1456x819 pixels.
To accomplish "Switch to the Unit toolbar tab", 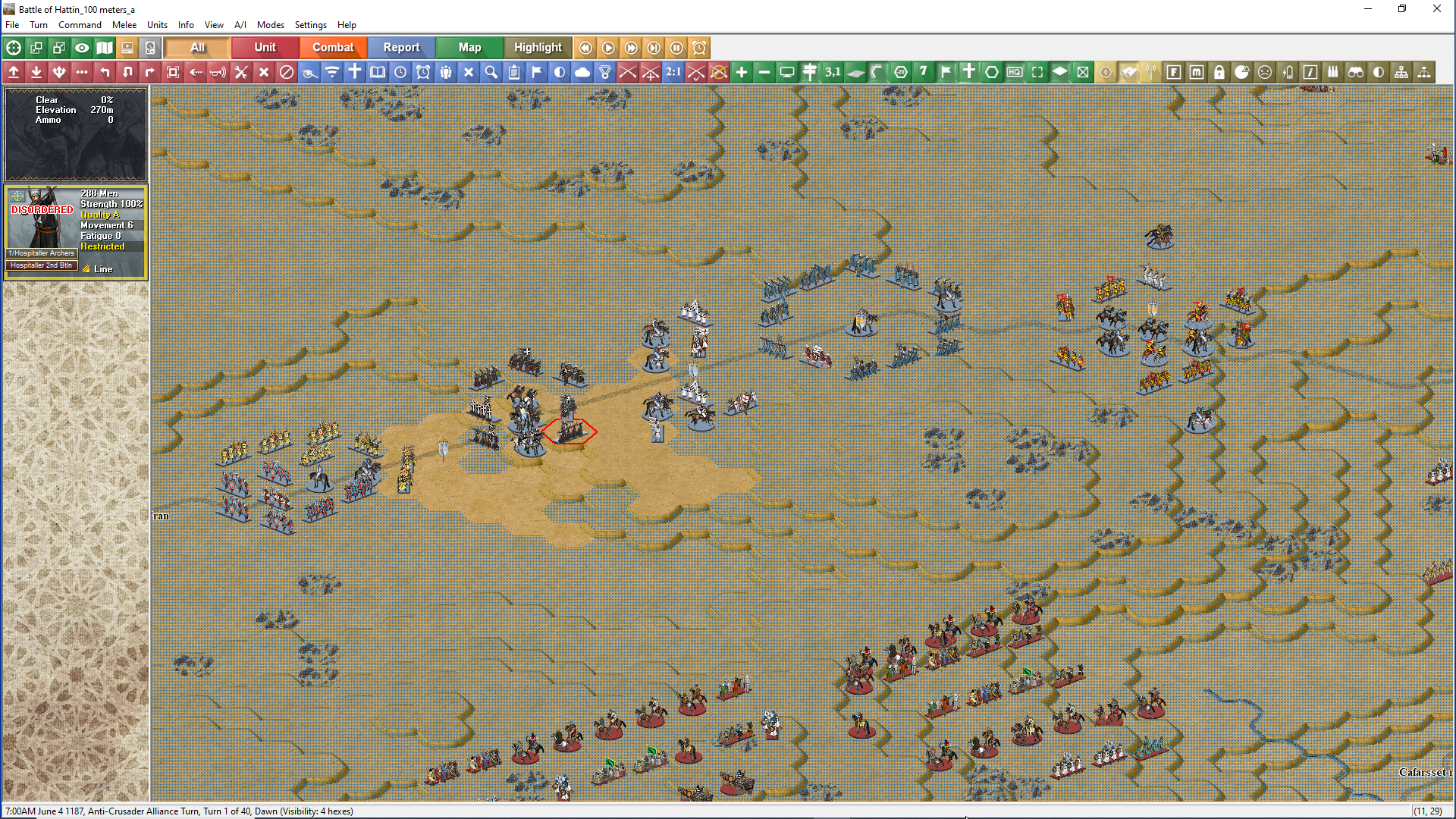I will coord(265,48).
